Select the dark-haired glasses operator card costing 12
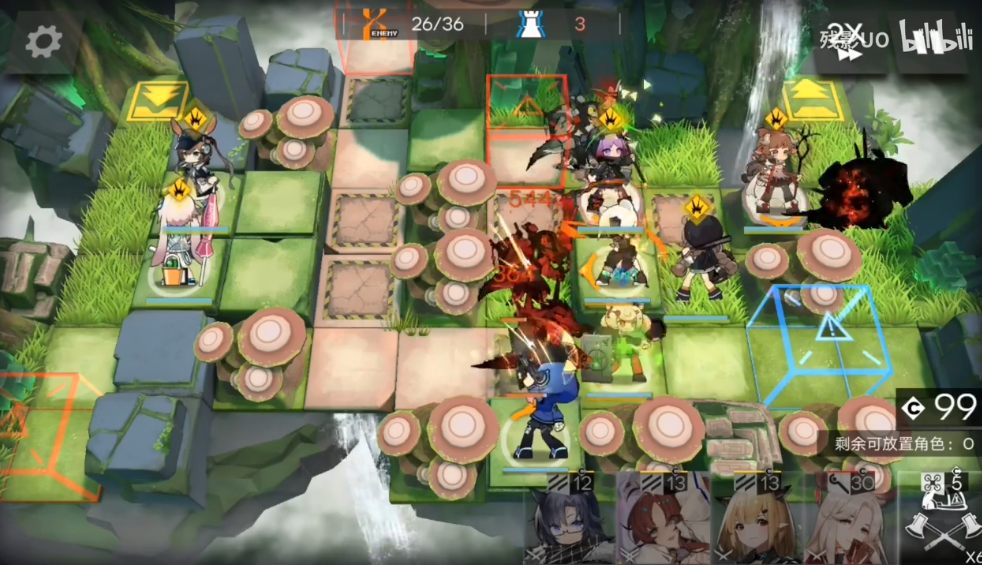The image size is (982, 565). coord(567,522)
